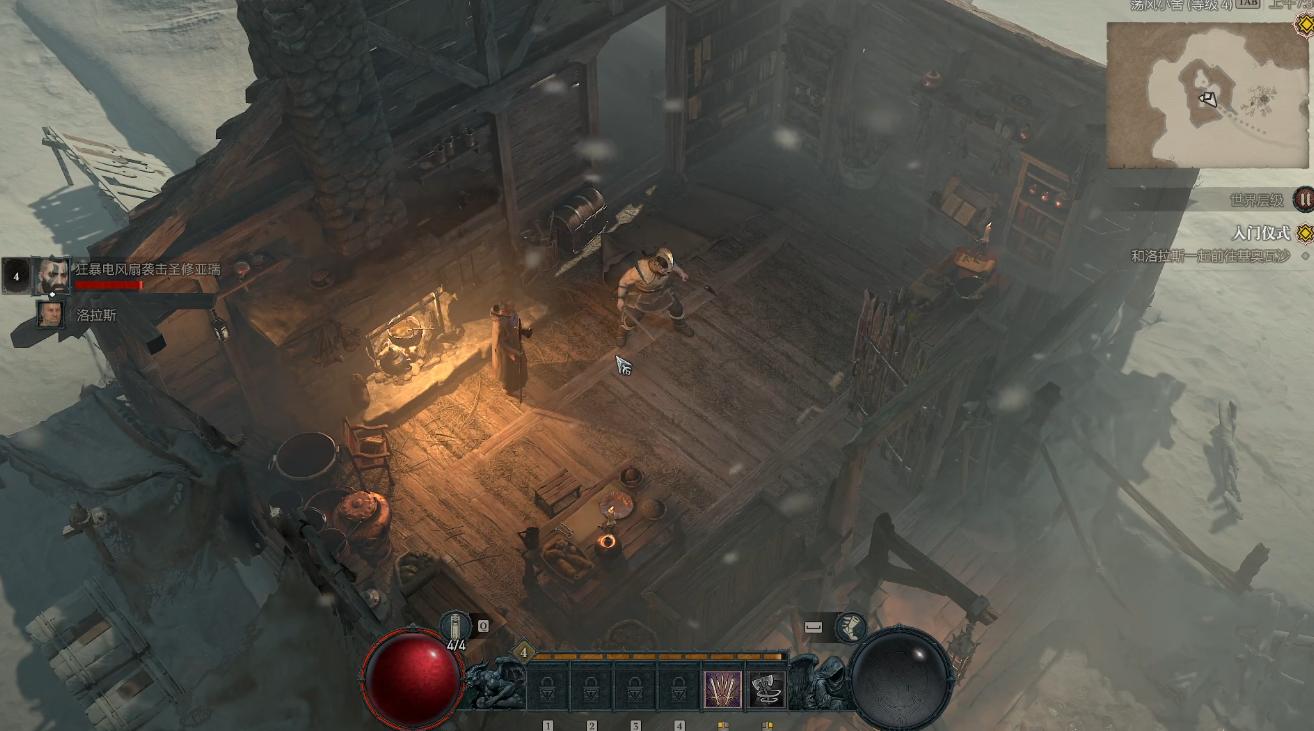Click companion 洛拉斯's portrait
The width and height of the screenshot is (1314, 731).
50,314
